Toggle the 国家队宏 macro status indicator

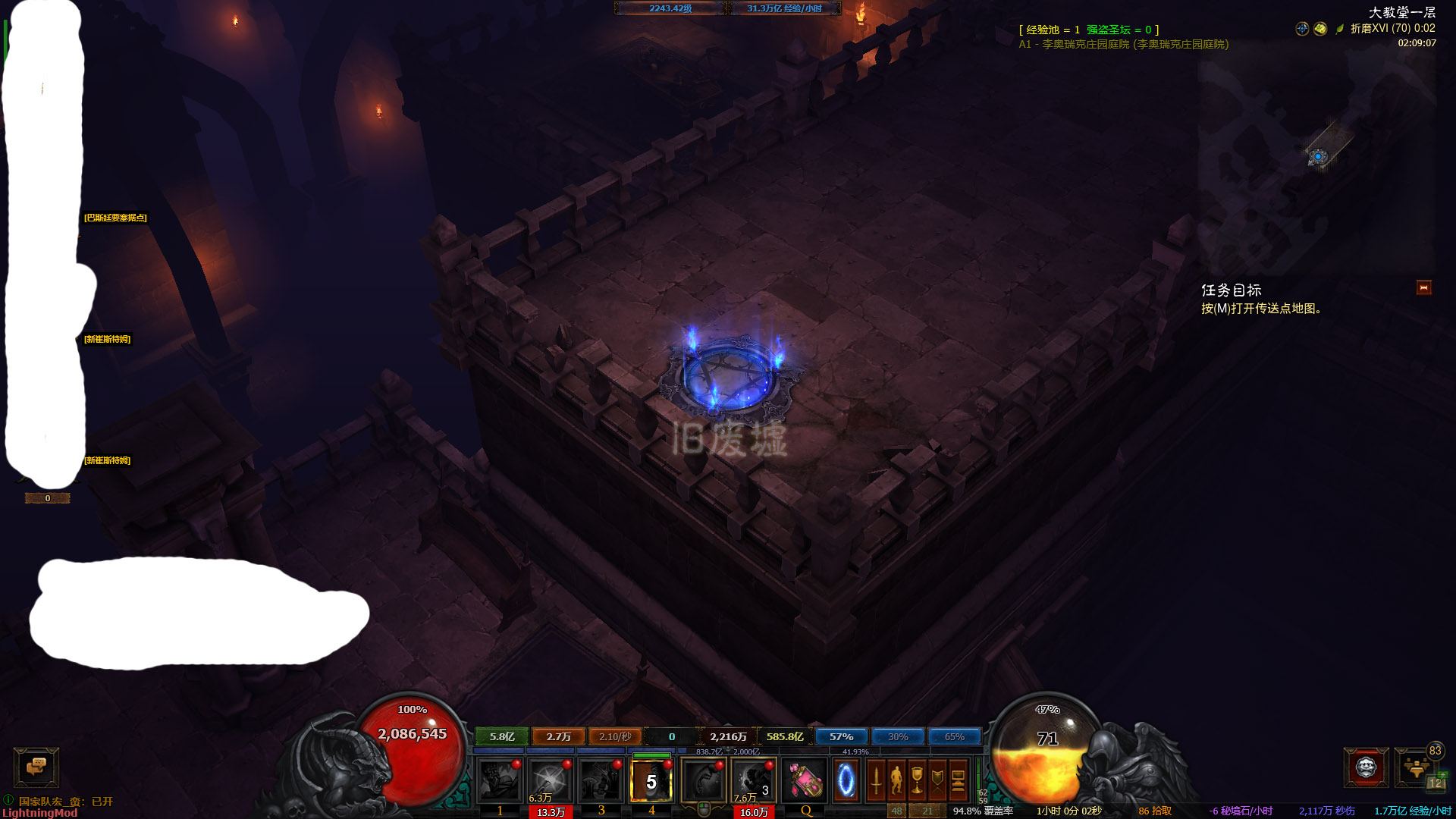point(8,800)
